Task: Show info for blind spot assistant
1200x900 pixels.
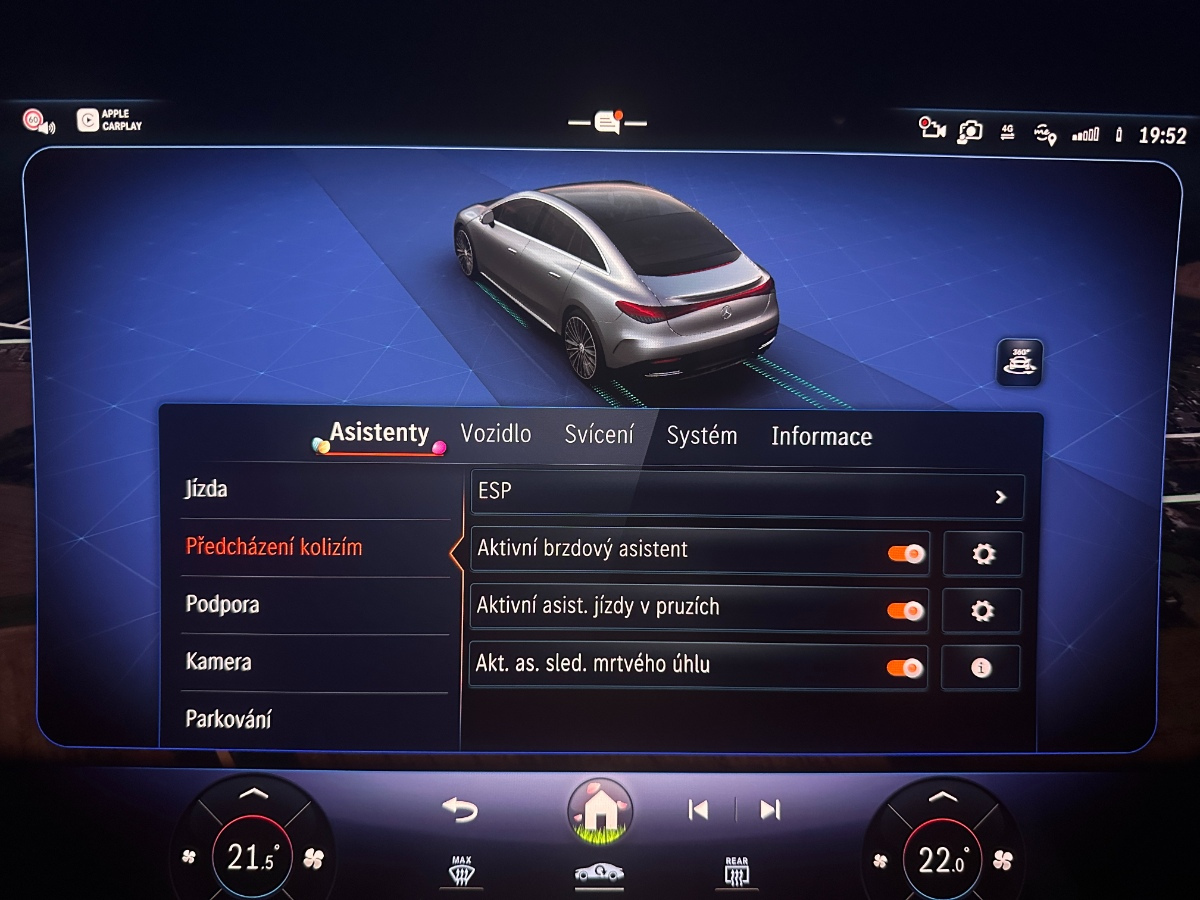Action: (x=980, y=668)
